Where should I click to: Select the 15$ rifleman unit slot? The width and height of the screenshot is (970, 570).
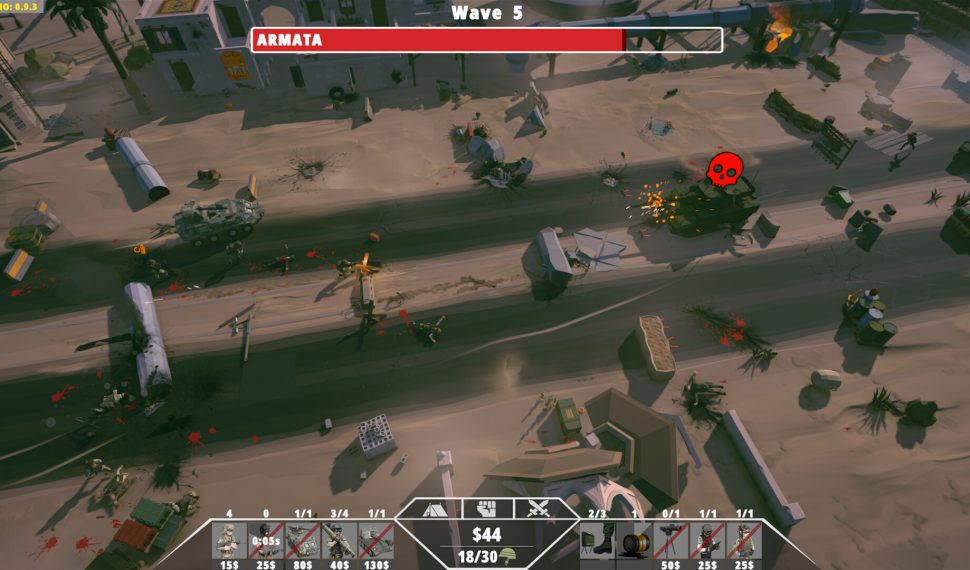tap(229, 541)
